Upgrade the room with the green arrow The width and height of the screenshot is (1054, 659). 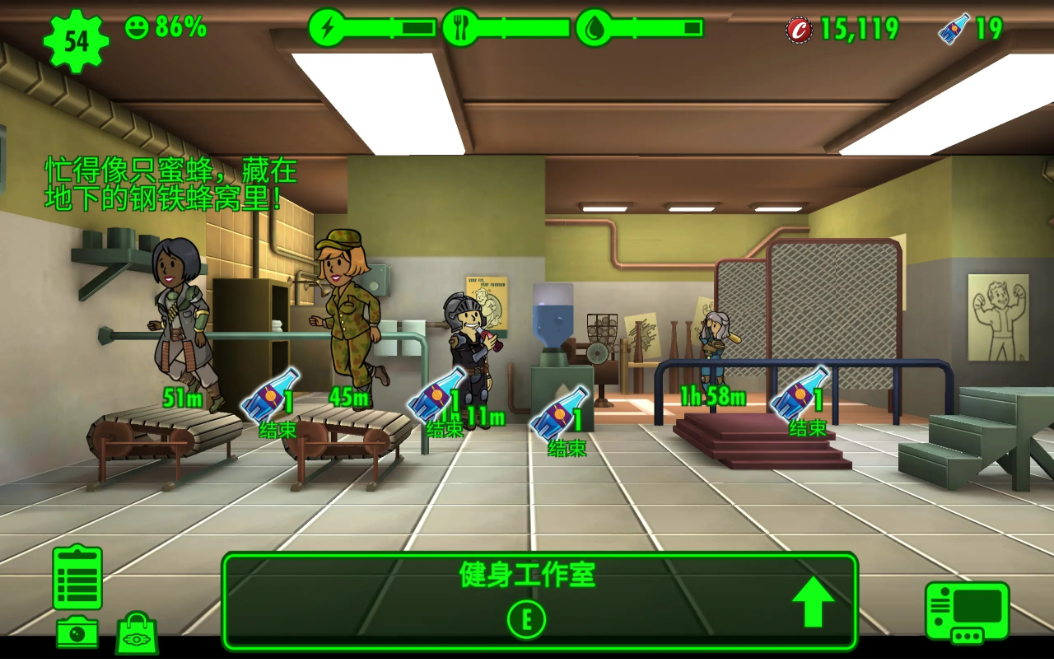click(813, 602)
